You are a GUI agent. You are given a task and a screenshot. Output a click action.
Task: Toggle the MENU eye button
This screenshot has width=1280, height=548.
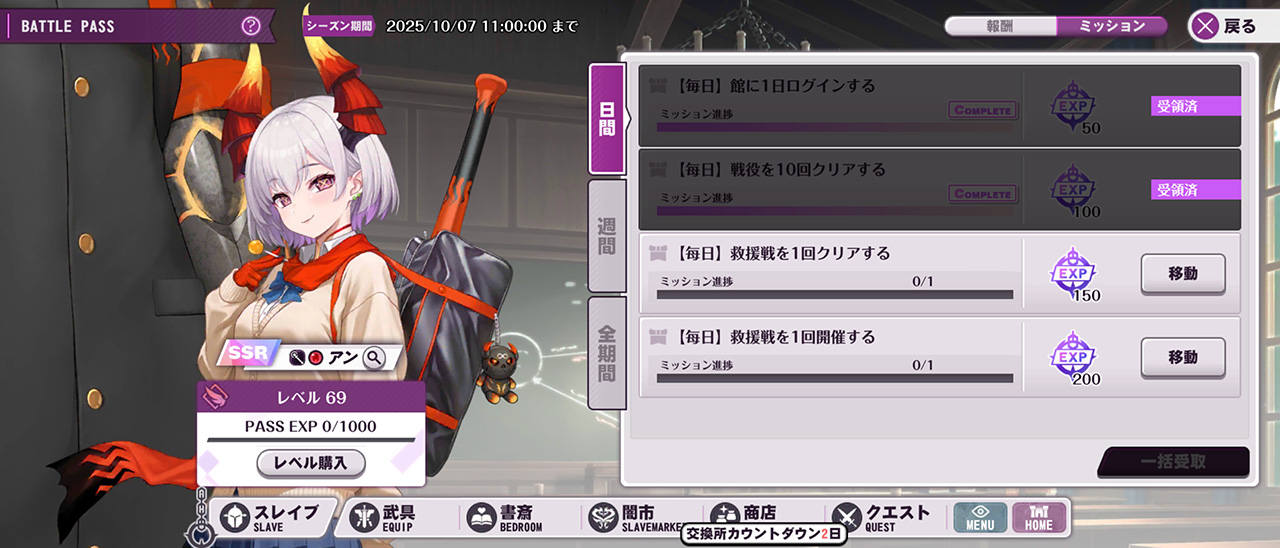pos(980,517)
